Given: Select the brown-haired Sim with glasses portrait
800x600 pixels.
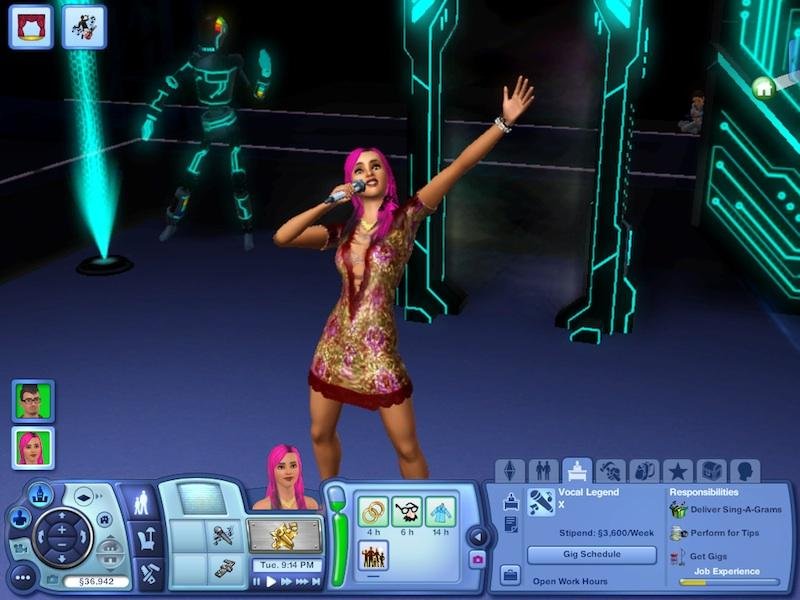Looking at the screenshot, I should tap(34, 400).
